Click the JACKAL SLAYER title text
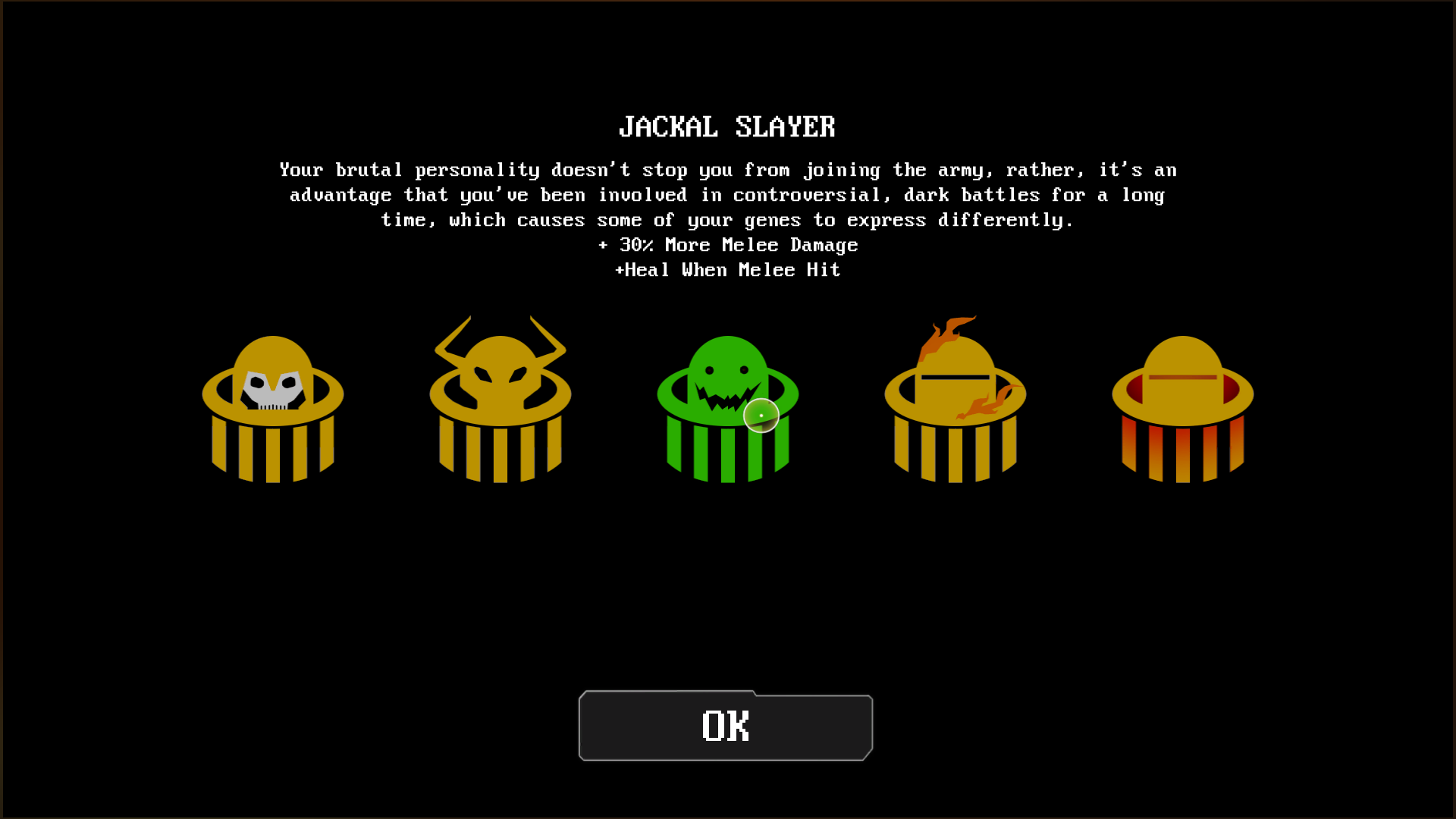Screen dimensions: 1456x819 [x=727, y=127]
